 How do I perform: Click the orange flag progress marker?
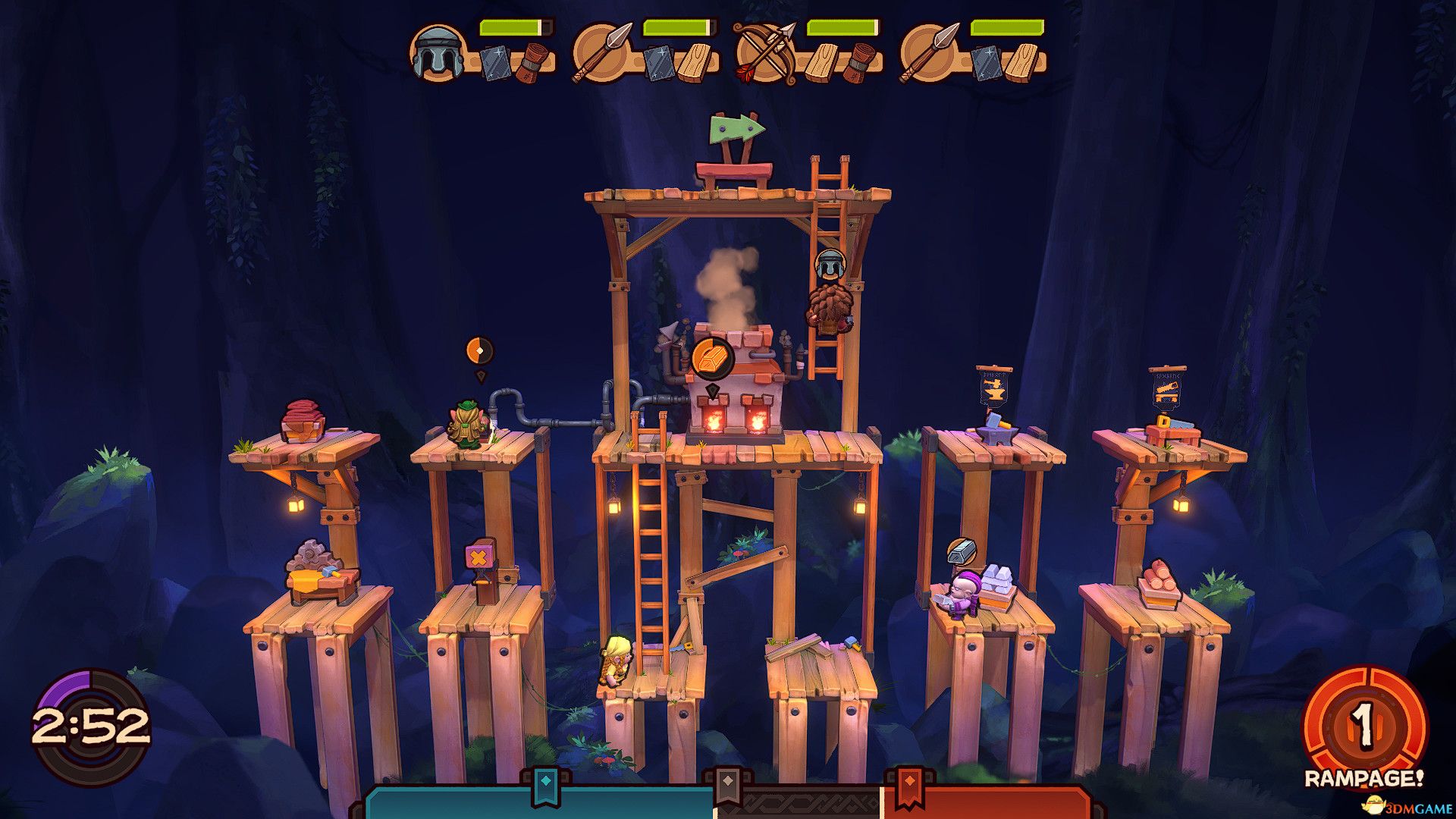tap(909, 786)
